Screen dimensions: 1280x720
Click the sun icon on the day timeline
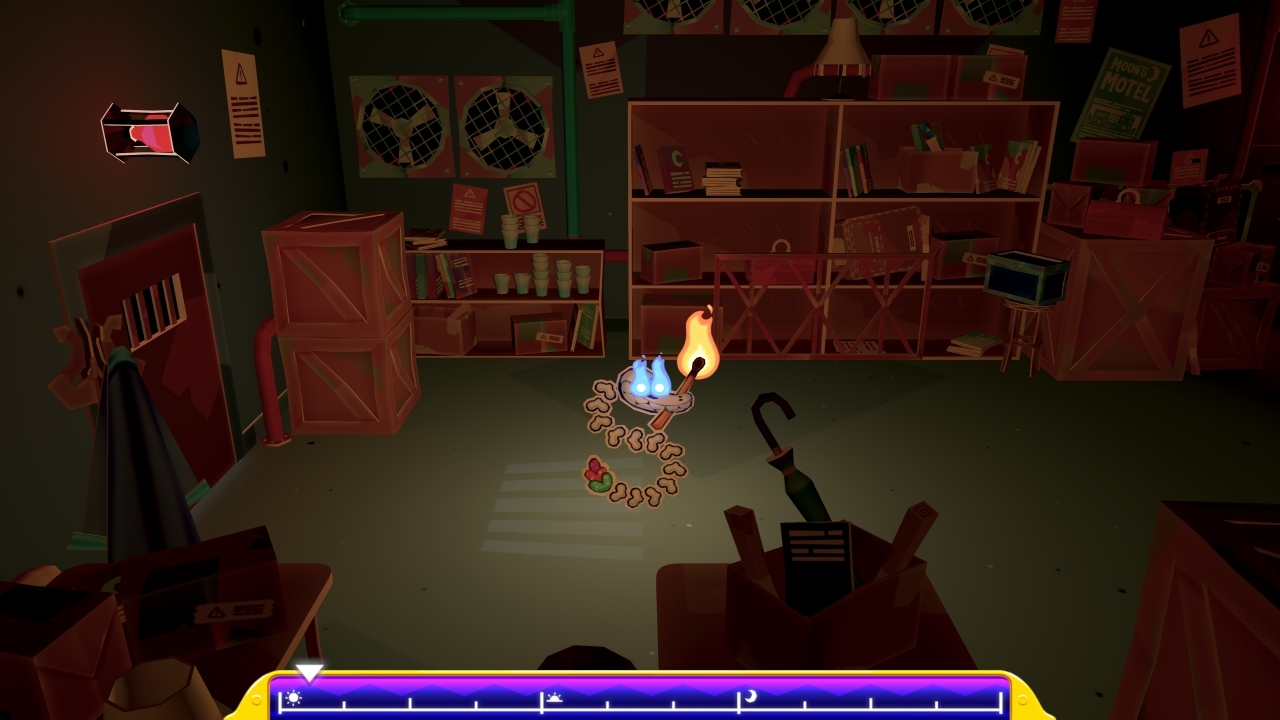pyautogui.click(x=295, y=698)
